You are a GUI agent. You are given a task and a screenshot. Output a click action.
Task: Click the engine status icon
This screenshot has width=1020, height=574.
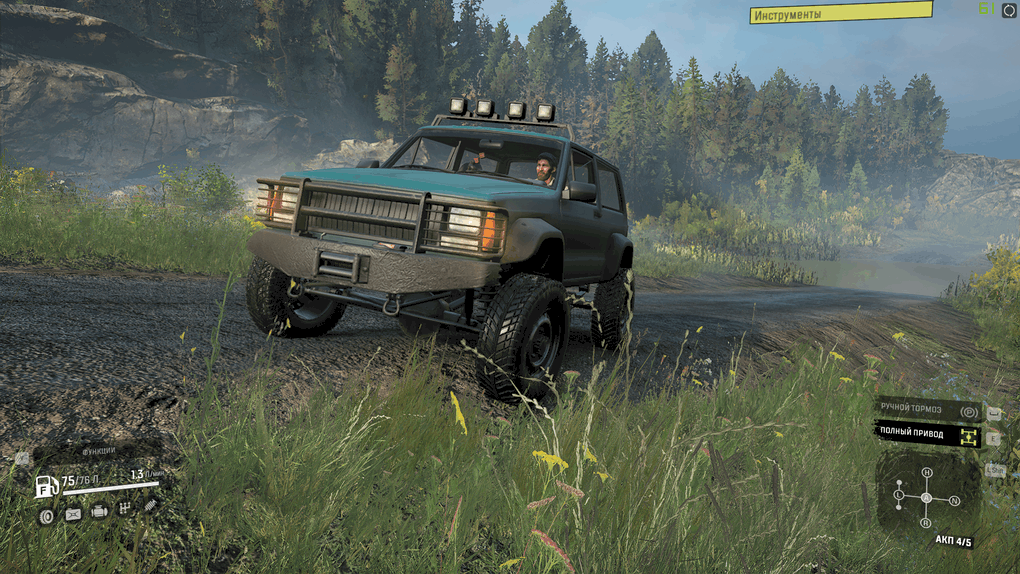(99, 512)
